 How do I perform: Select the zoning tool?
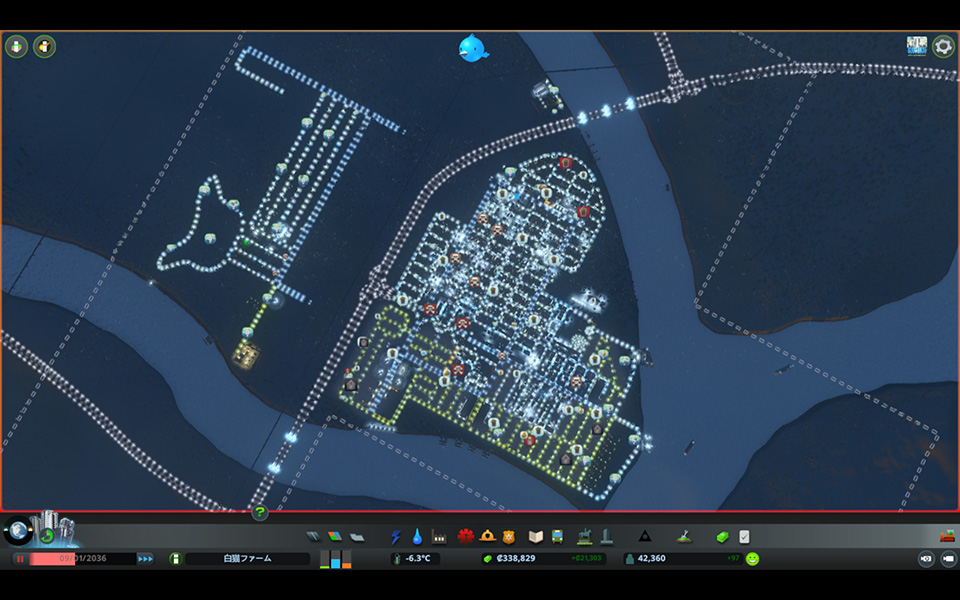[x=335, y=537]
